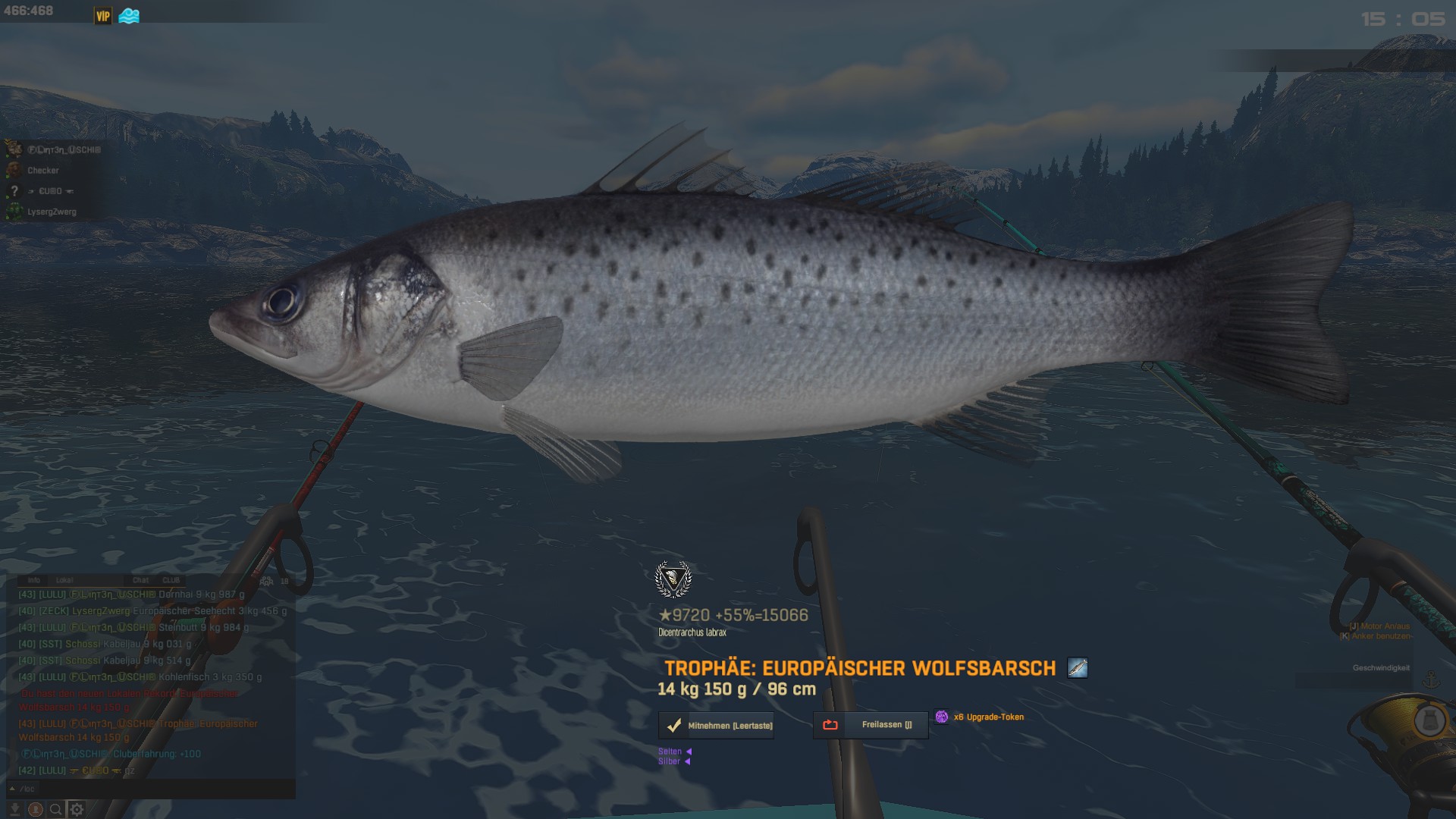
Task: Select the CLUB chat tab
Action: [171, 580]
